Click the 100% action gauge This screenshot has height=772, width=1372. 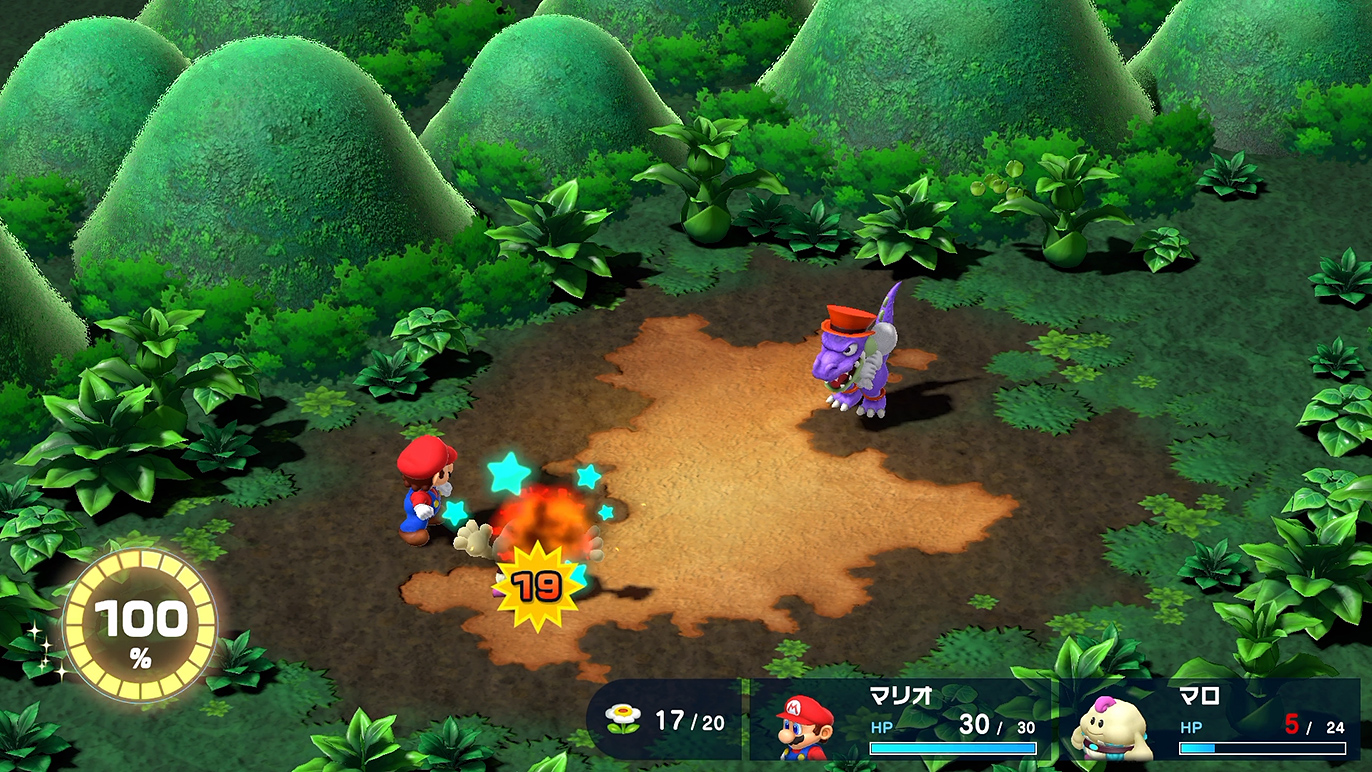pyautogui.click(x=140, y=625)
